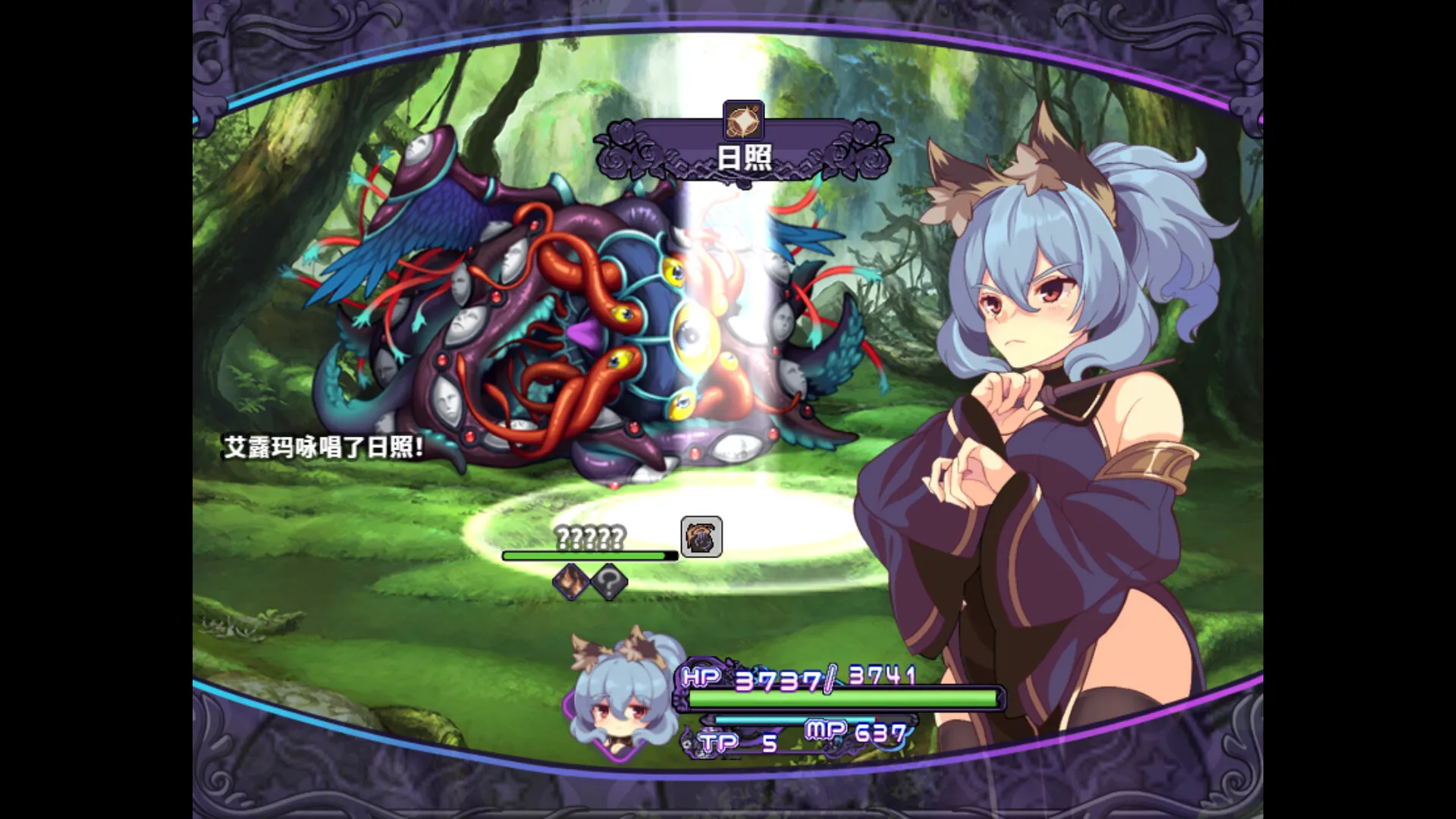The width and height of the screenshot is (1456, 819).
Task: Expand the 日照 skill name banner
Action: tap(743, 158)
